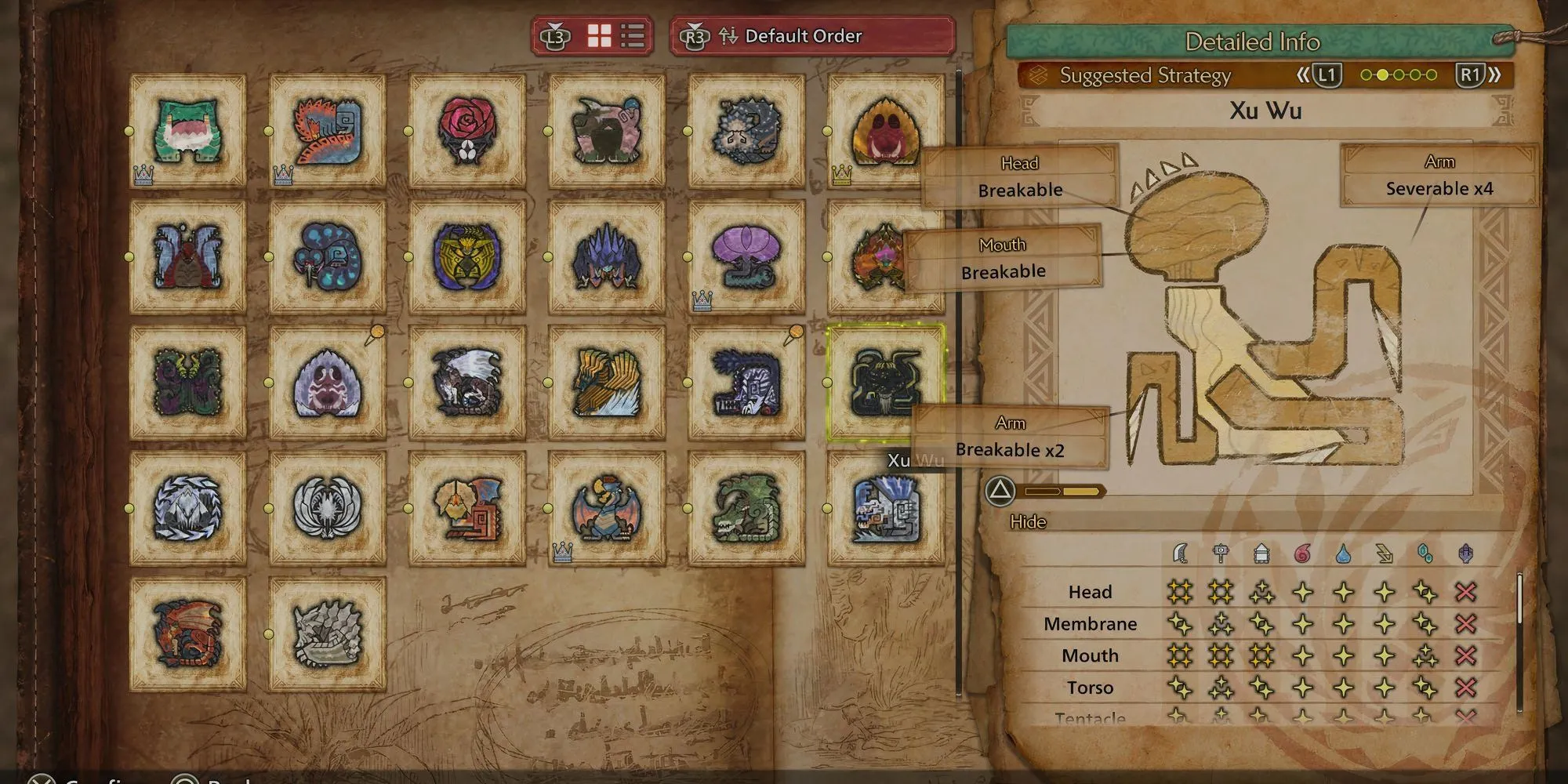Switch to the list view layout
The width and height of the screenshot is (1568, 784).
(633, 36)
